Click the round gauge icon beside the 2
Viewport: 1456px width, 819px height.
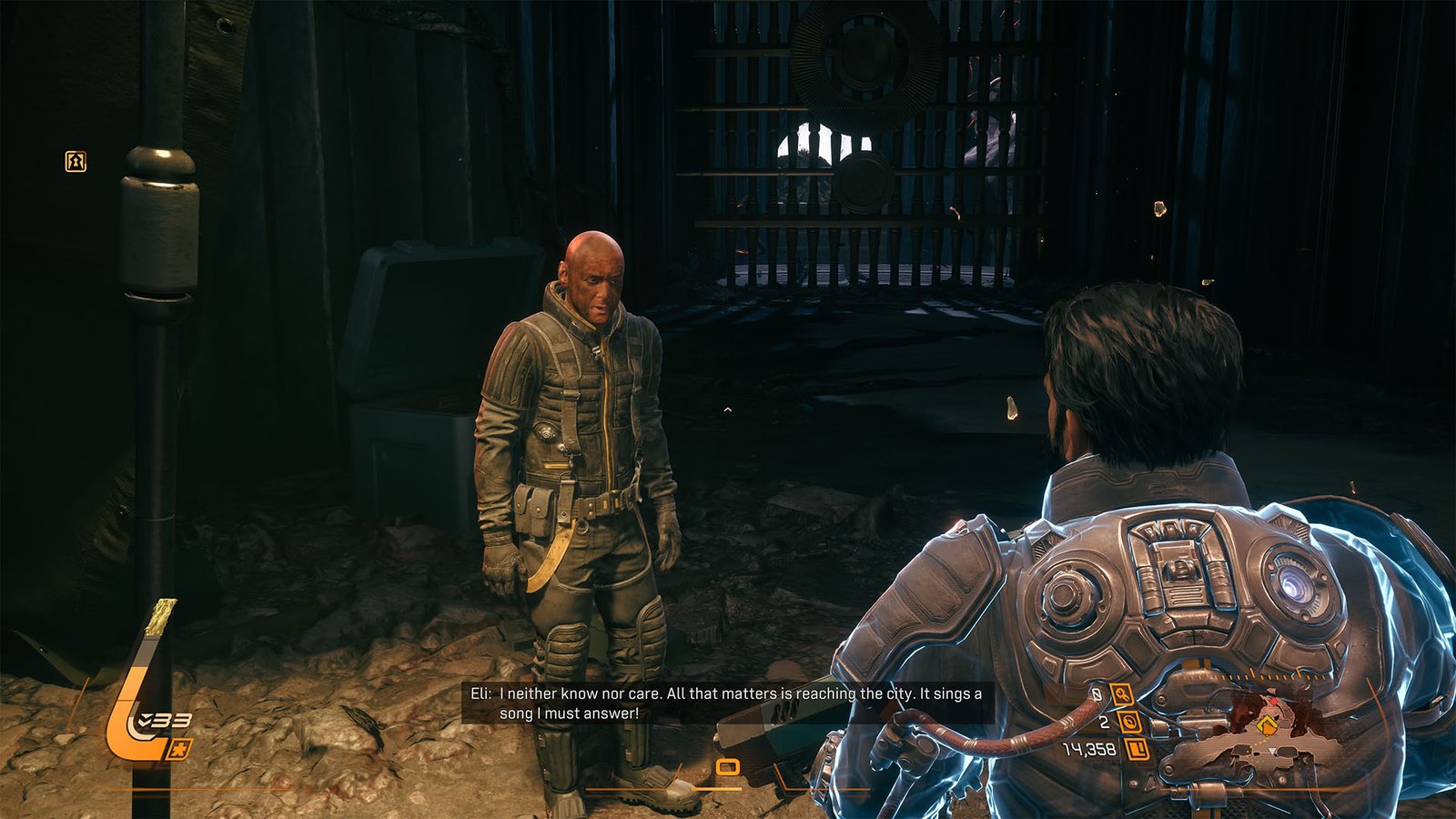click(1129, 723)
